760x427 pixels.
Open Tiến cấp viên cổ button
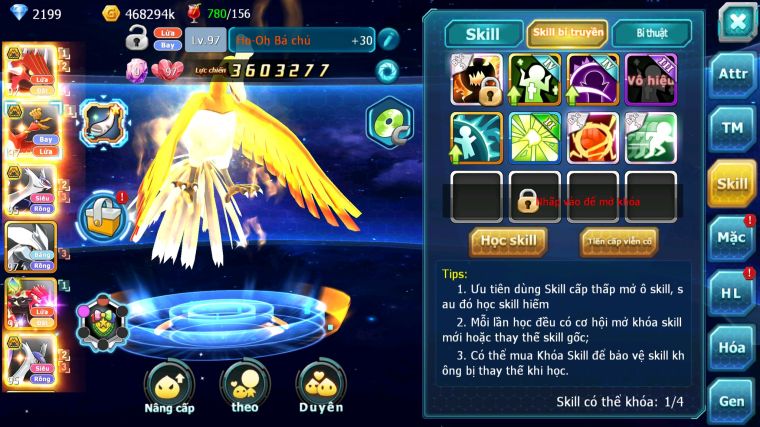[x=619, y=241]
